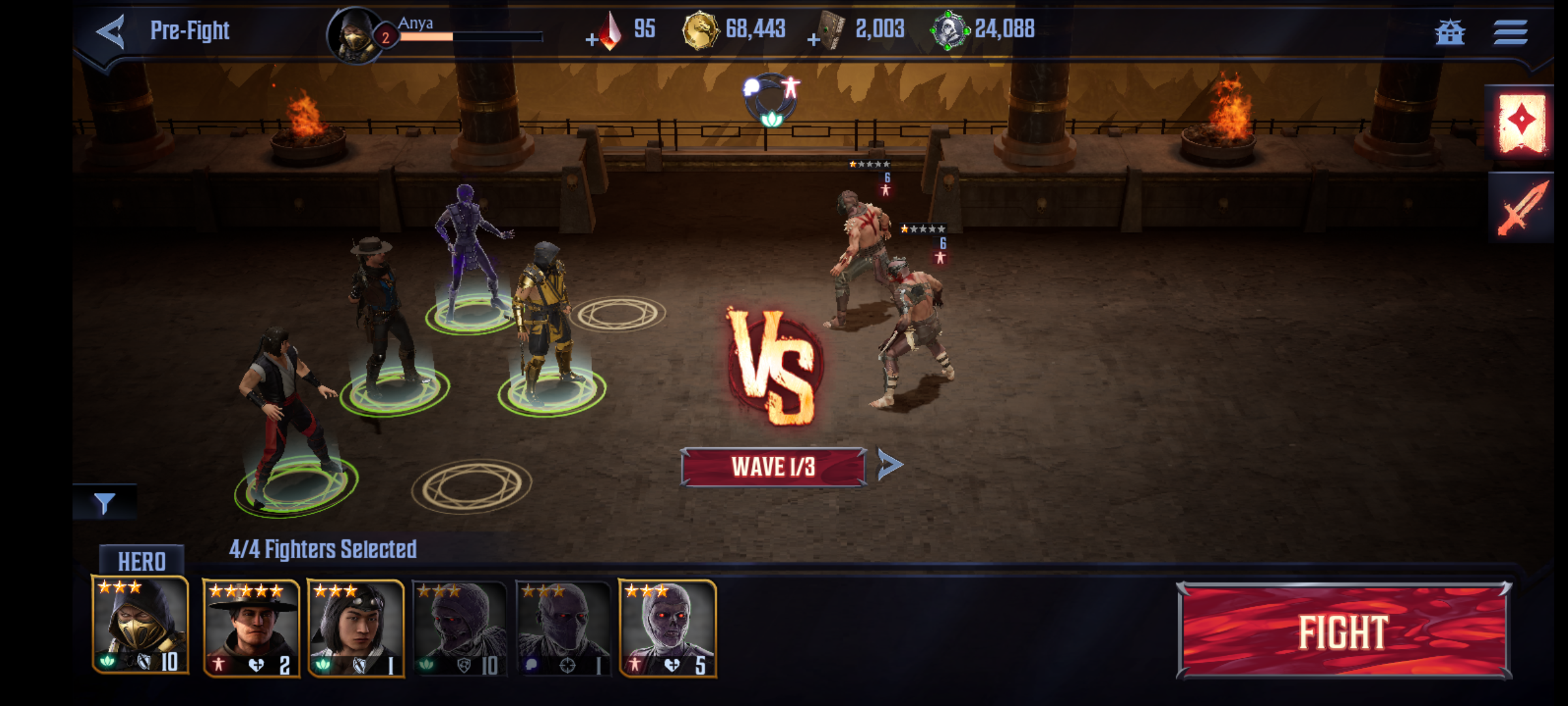View the class affinity triangle icon
This screenshot has width=1568, height=706.
click(x=772, y=101)
